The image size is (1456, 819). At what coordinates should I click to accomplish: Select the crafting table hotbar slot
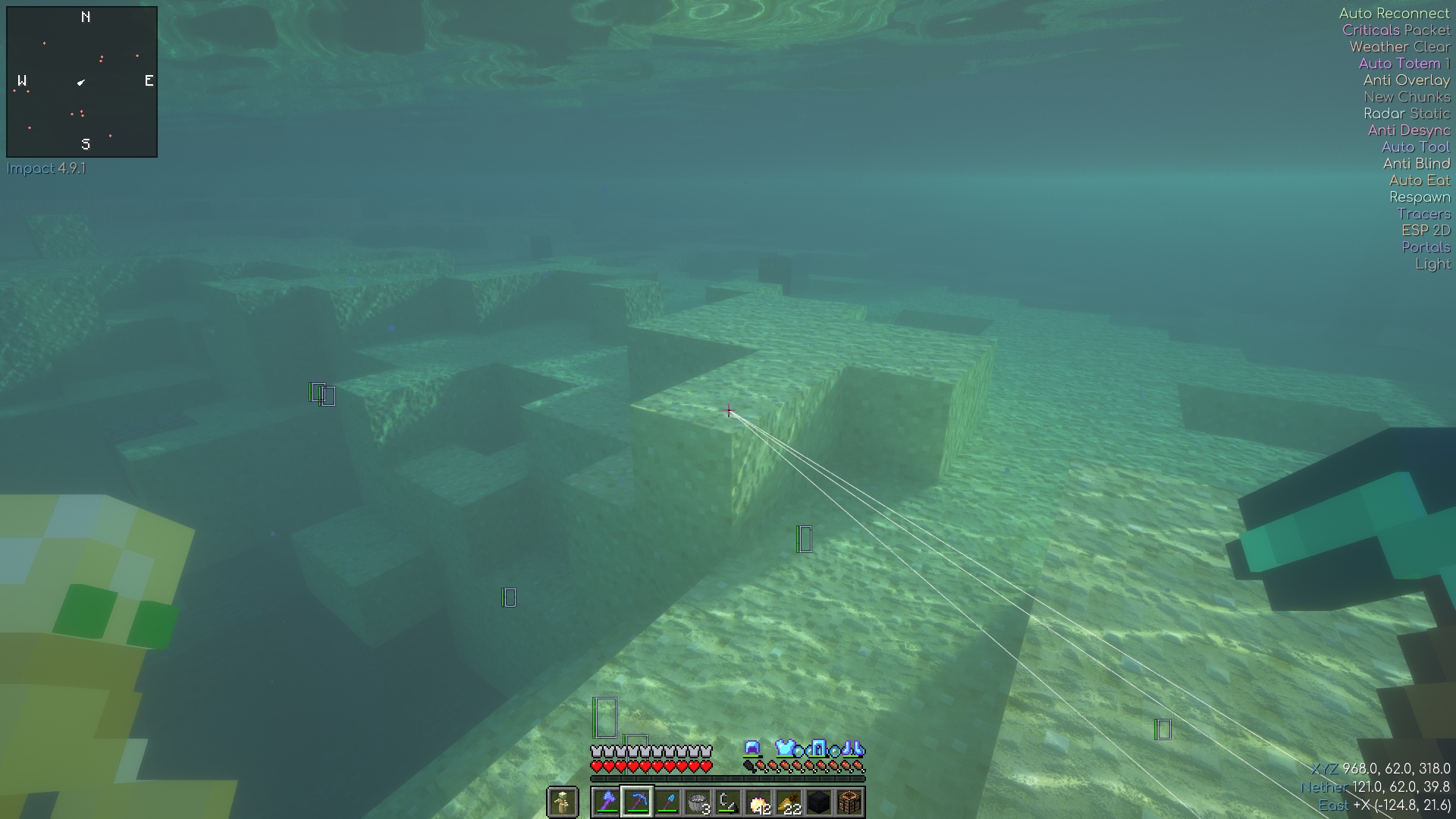[849, 802]
